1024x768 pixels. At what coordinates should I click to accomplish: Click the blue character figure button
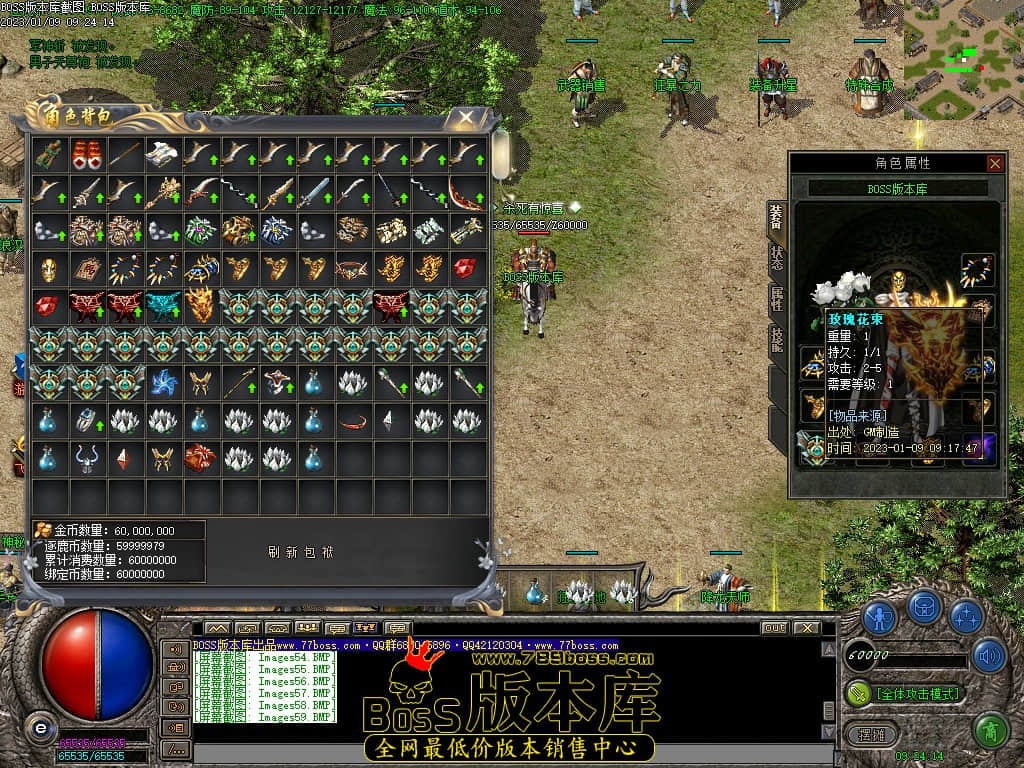879,616
